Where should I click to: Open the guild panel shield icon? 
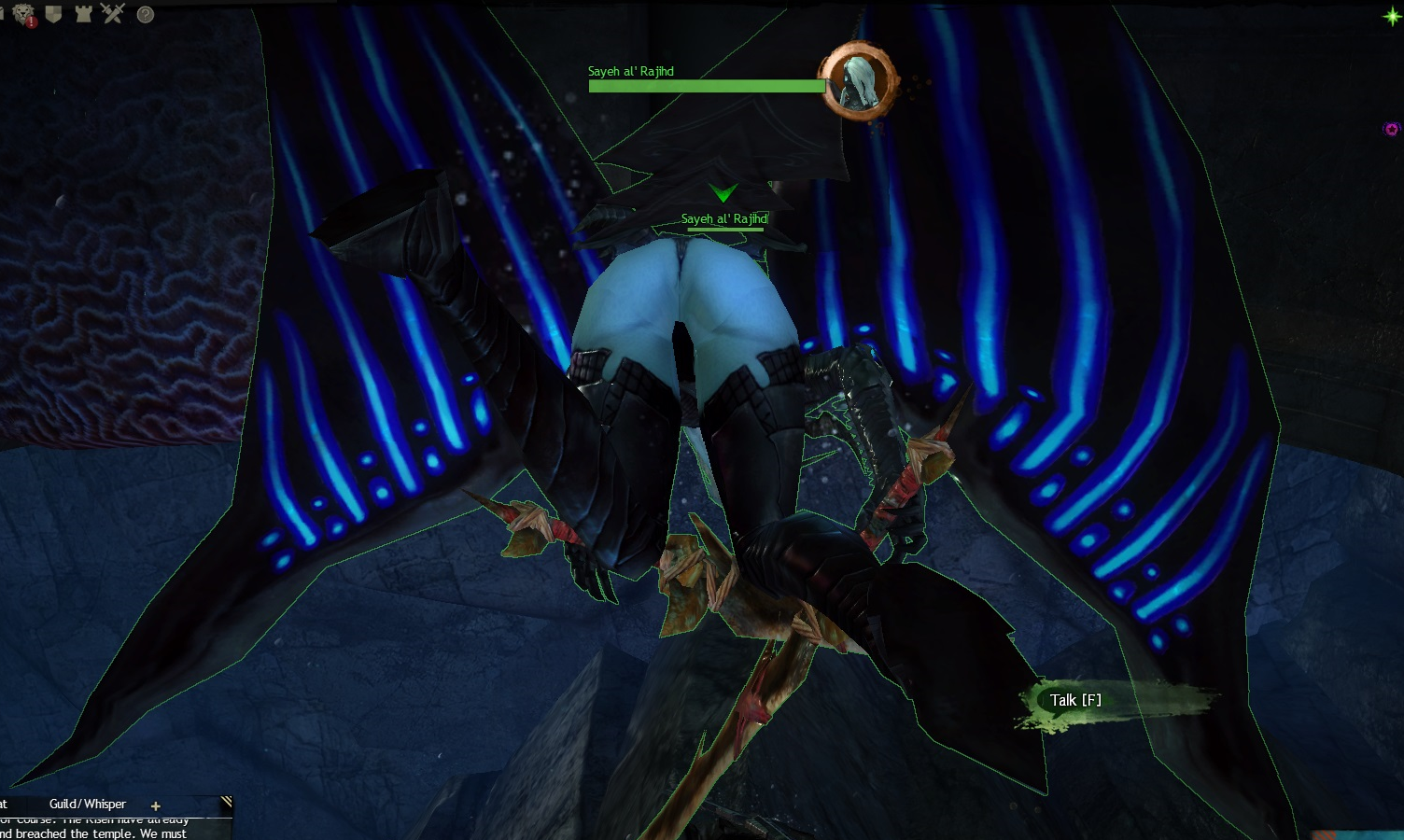pyautogui.click(x=53, y=14)
